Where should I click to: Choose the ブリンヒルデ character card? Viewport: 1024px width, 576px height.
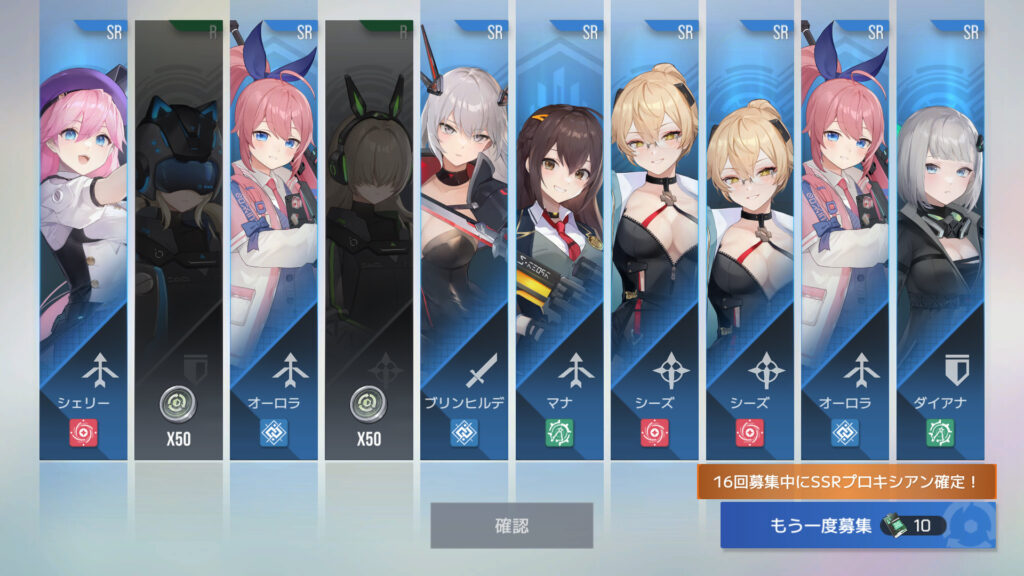tap(464, 240)
